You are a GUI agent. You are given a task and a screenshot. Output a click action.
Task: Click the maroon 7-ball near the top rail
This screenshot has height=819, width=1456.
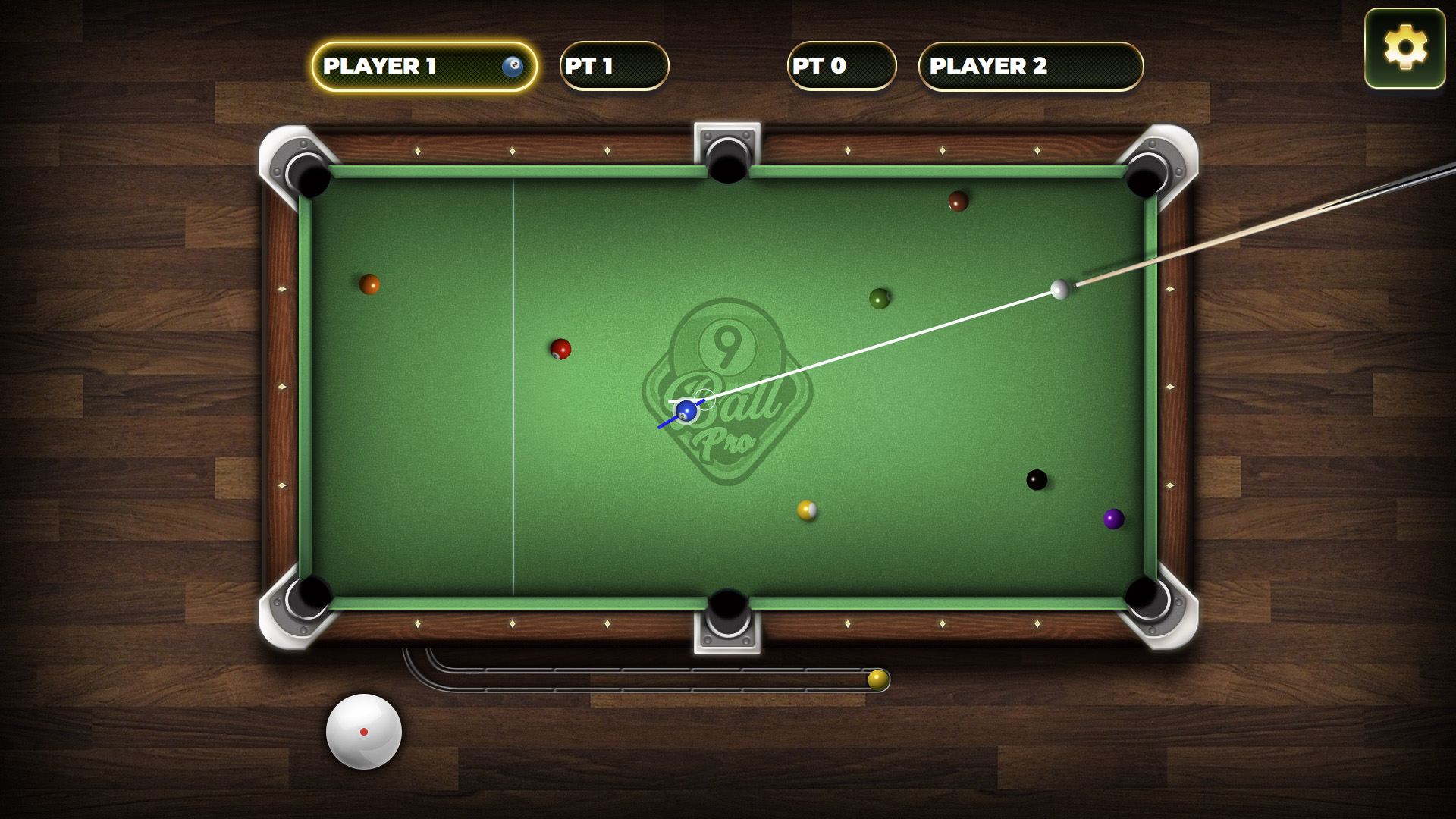[957, 202]
